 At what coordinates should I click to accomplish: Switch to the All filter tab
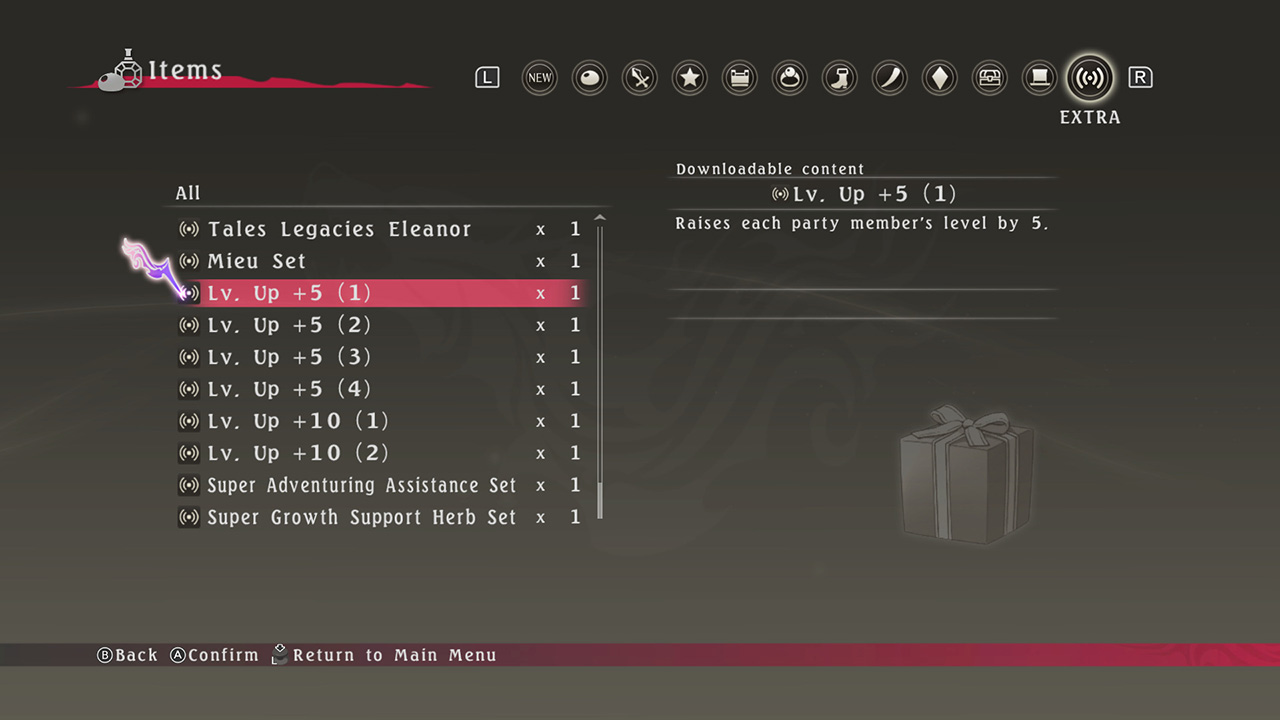[187, 193]
